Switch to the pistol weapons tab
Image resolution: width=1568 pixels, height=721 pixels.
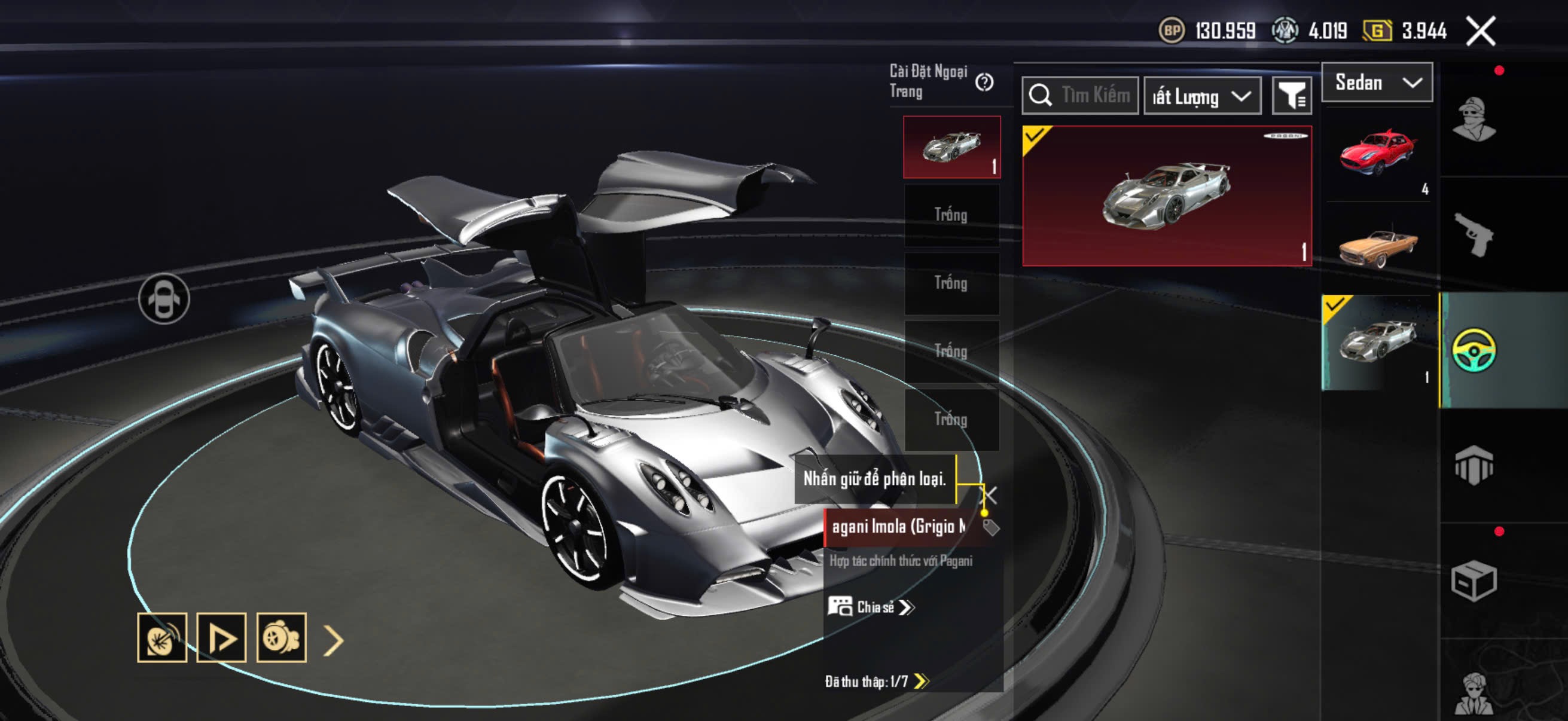click(x=1474, y=234)
